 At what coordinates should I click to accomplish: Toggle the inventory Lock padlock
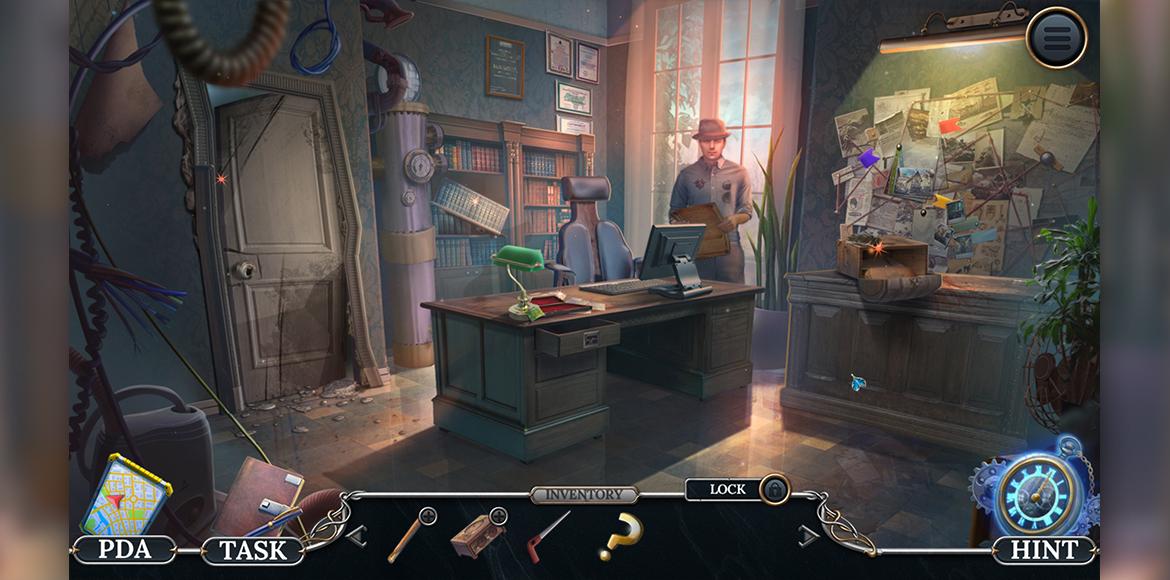(774, 489)
